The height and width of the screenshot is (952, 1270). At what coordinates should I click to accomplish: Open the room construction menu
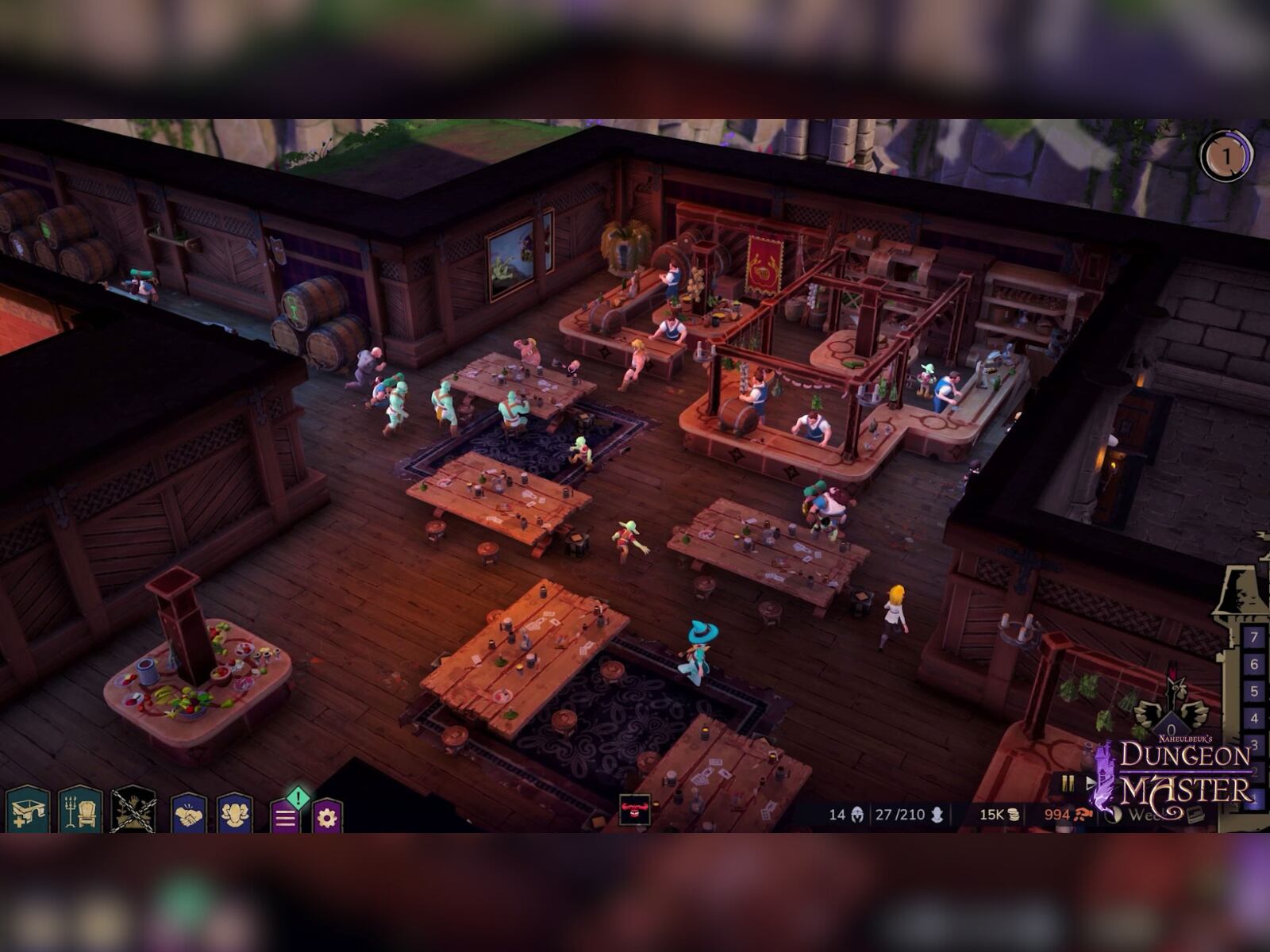pyautogui.click(x=29, y=811)
